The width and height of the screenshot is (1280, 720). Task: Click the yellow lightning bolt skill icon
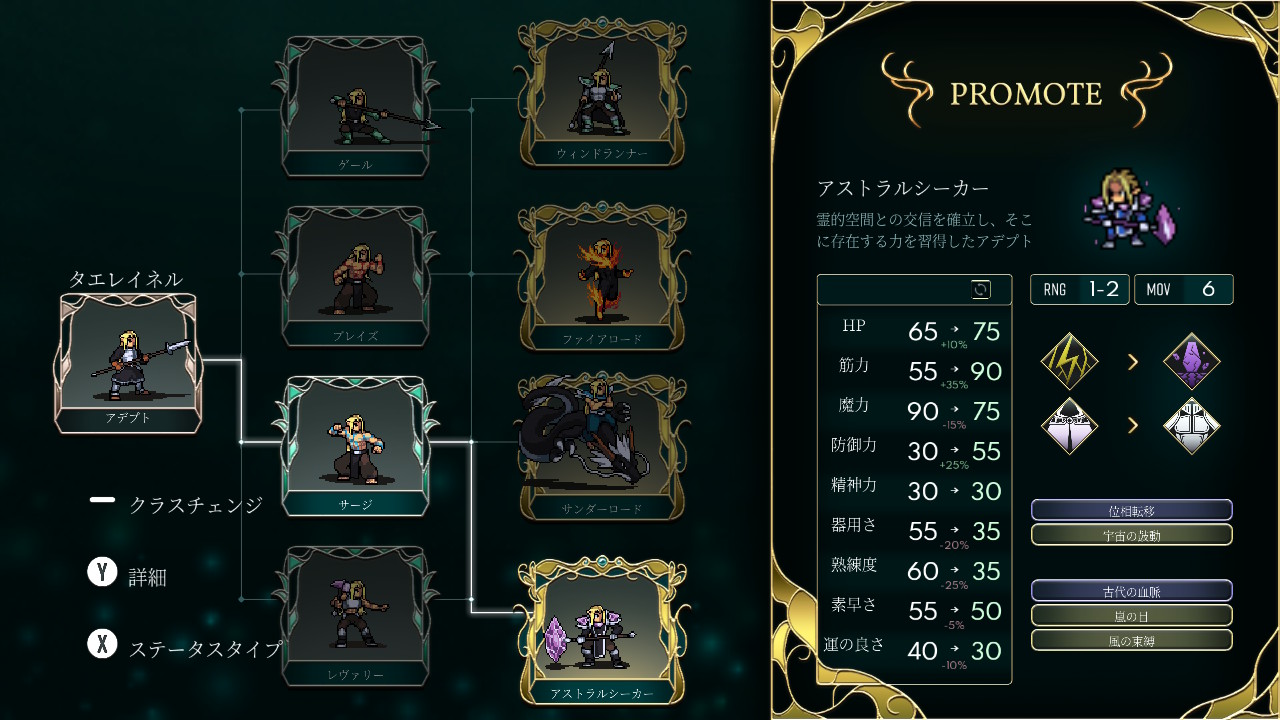click(x=1070, y=361)
